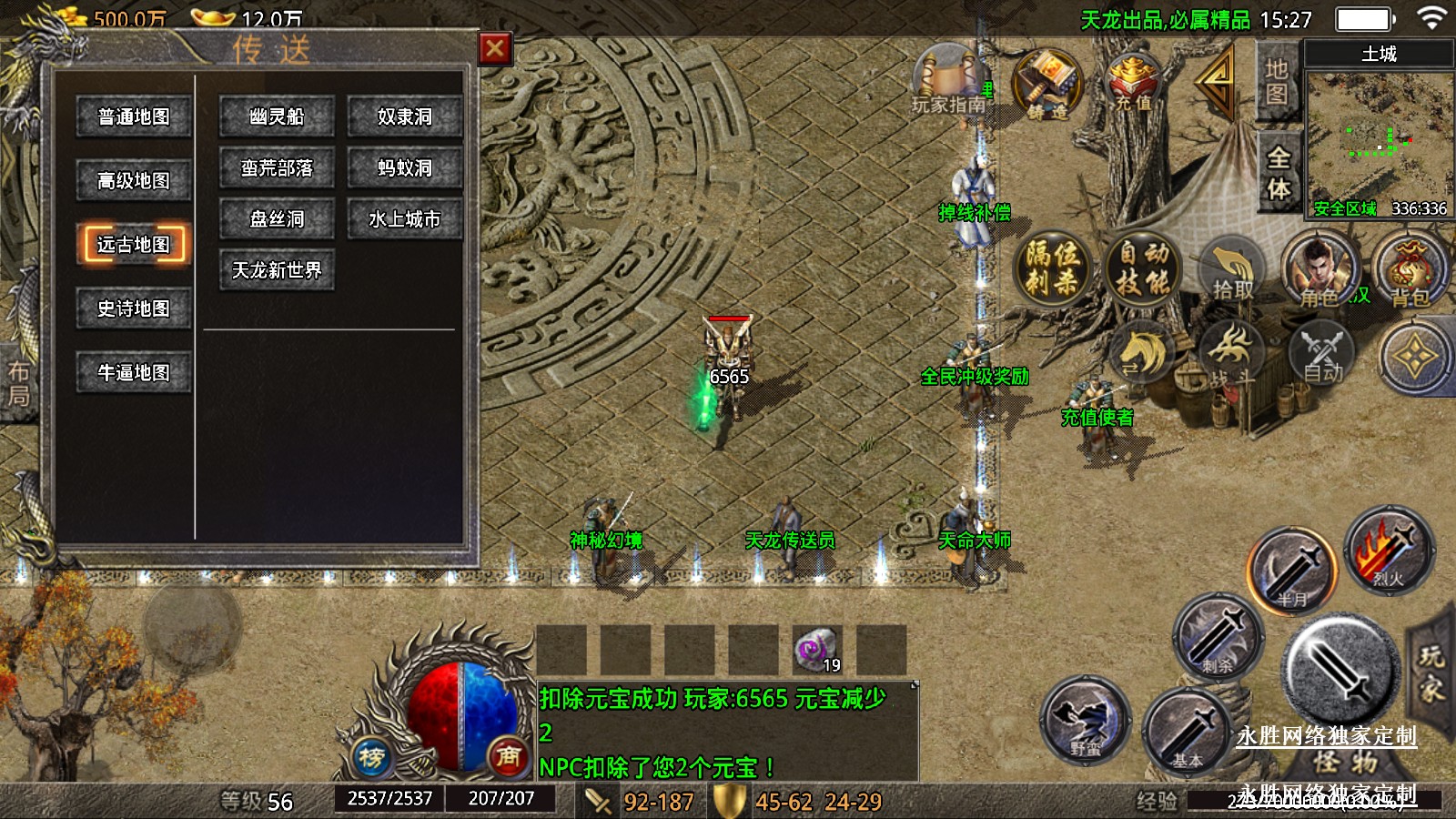Switch to the 普通地图 category
1456x819 pixels.
[134, 117]
